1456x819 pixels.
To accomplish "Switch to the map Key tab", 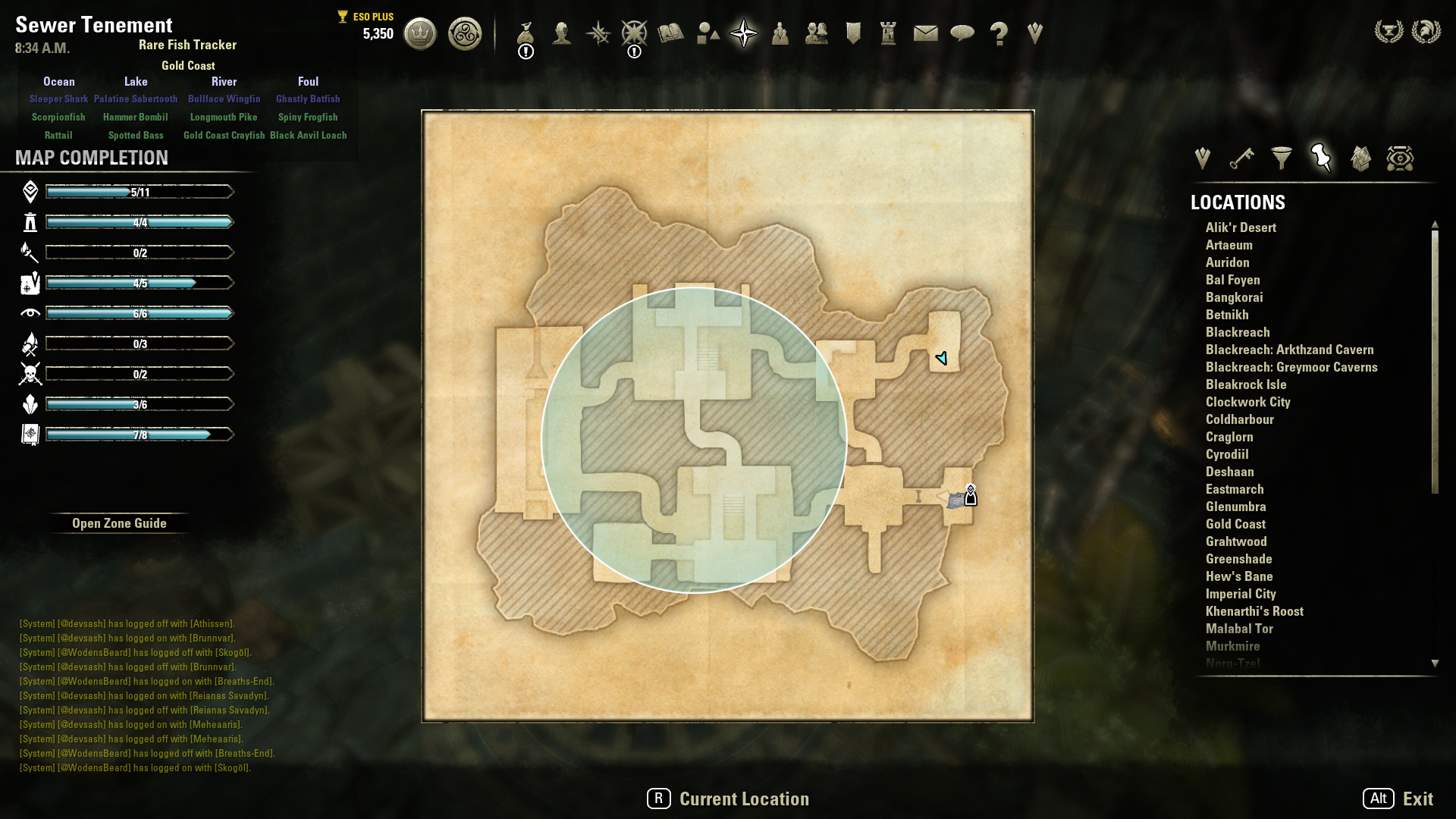I will (x=1241, y=158).
